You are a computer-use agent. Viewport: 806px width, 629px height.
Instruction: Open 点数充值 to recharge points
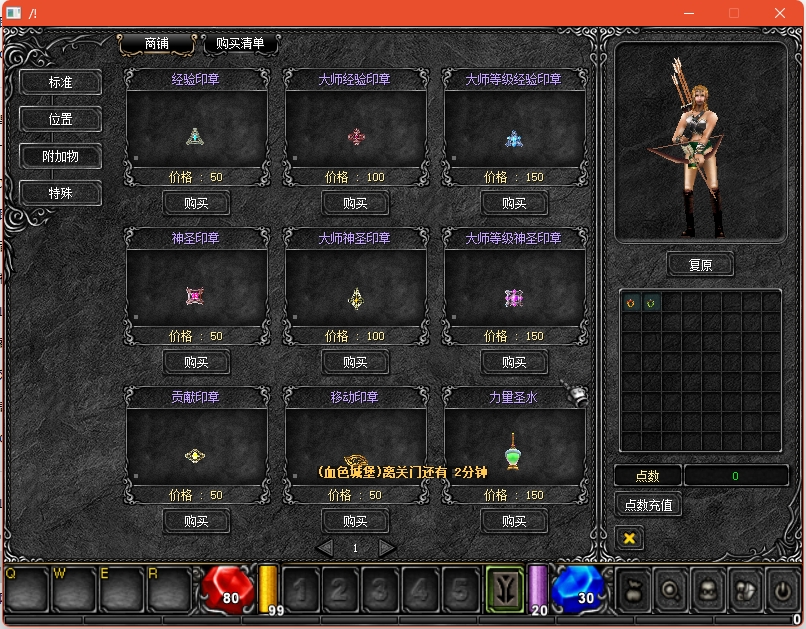648,505
